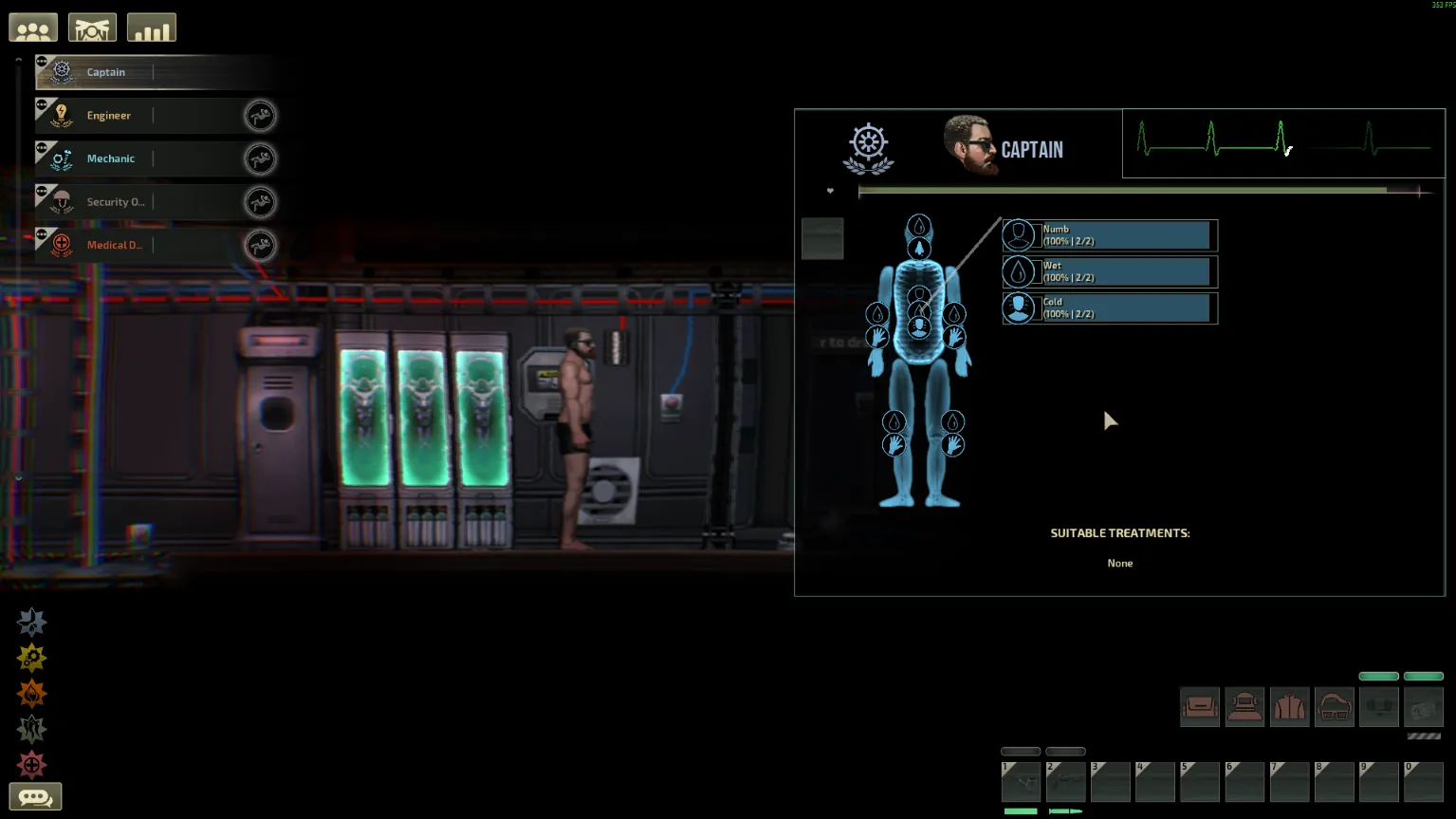Report a fire with the orange flame icon
1456x819 pixels.
point(31,694)
